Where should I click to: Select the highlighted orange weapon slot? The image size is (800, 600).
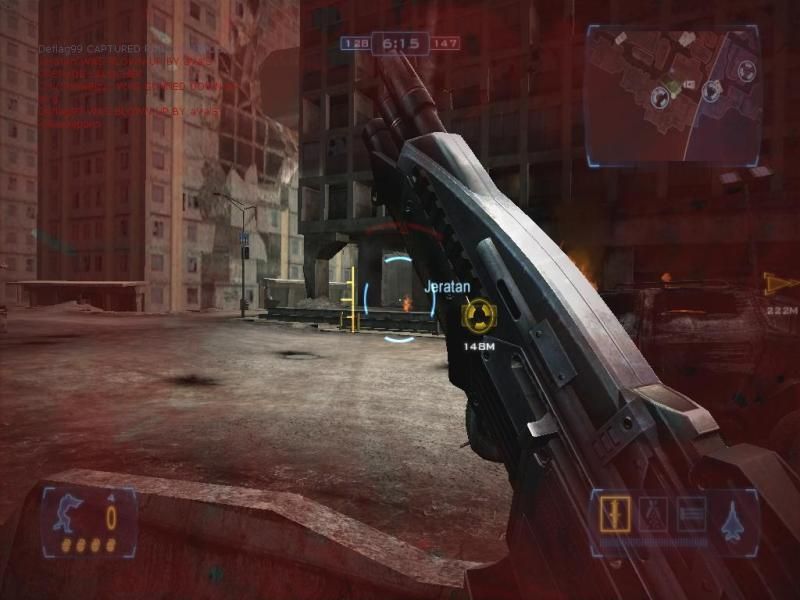(610, 514)
